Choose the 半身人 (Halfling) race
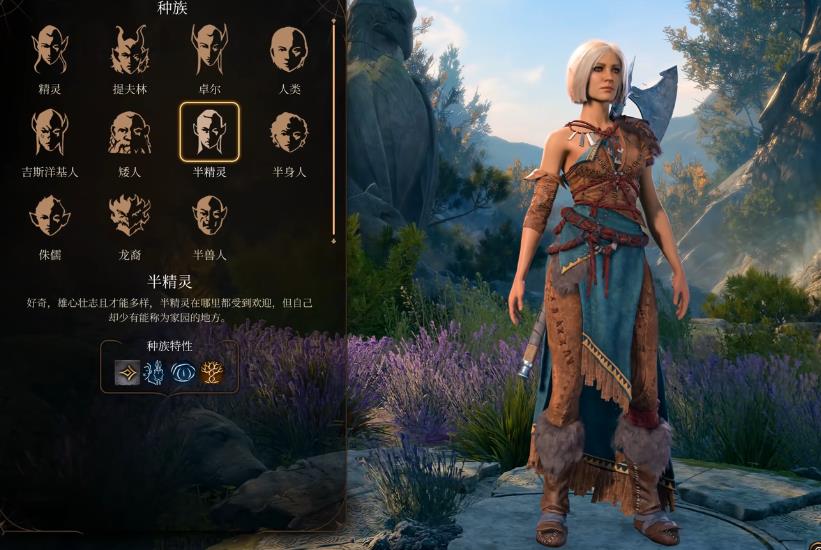The height and width of the screenshot is (550, 821). [289, 133]
